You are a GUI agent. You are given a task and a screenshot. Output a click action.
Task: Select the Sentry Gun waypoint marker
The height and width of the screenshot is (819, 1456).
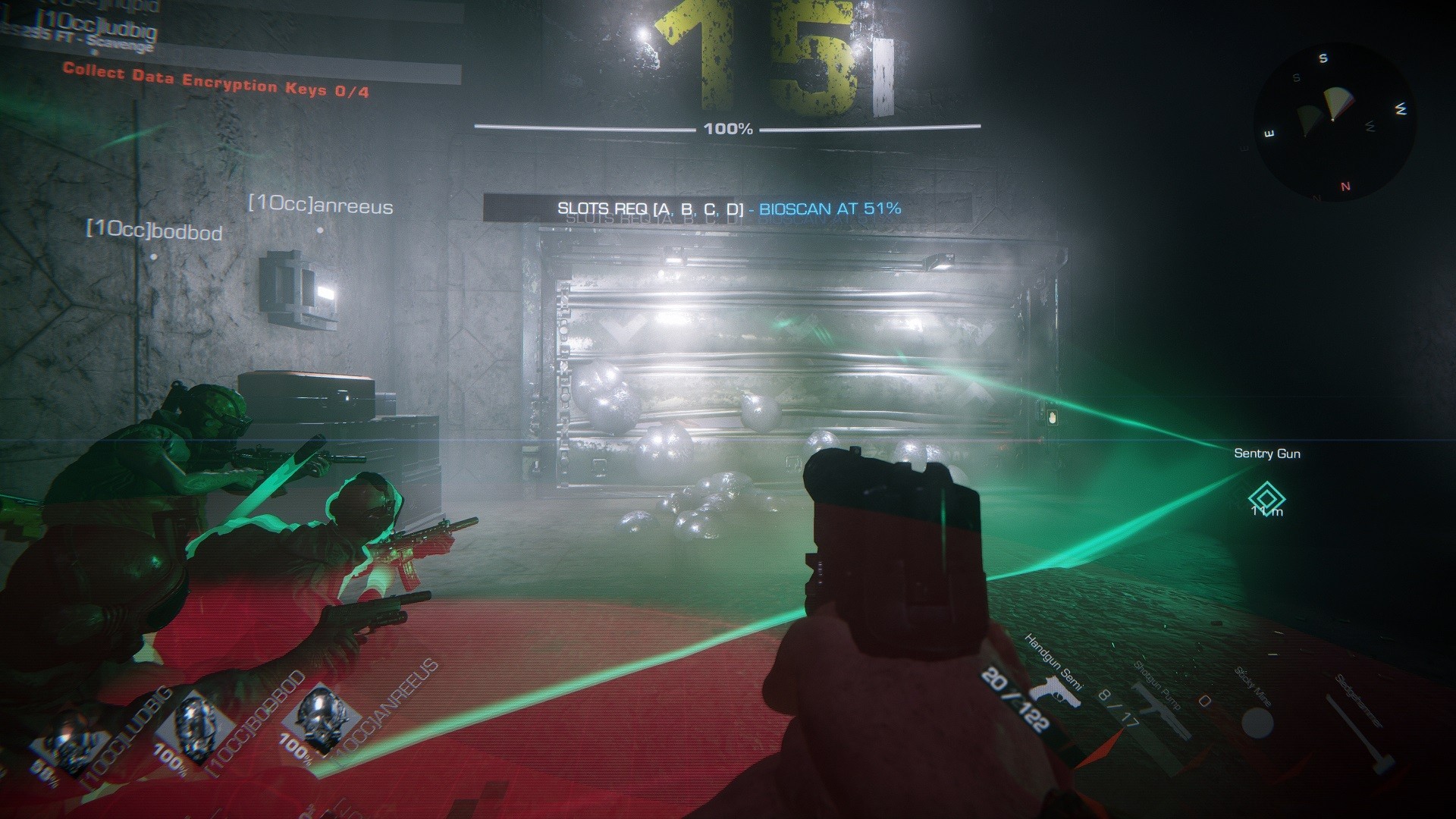(x=1266, y=499)
